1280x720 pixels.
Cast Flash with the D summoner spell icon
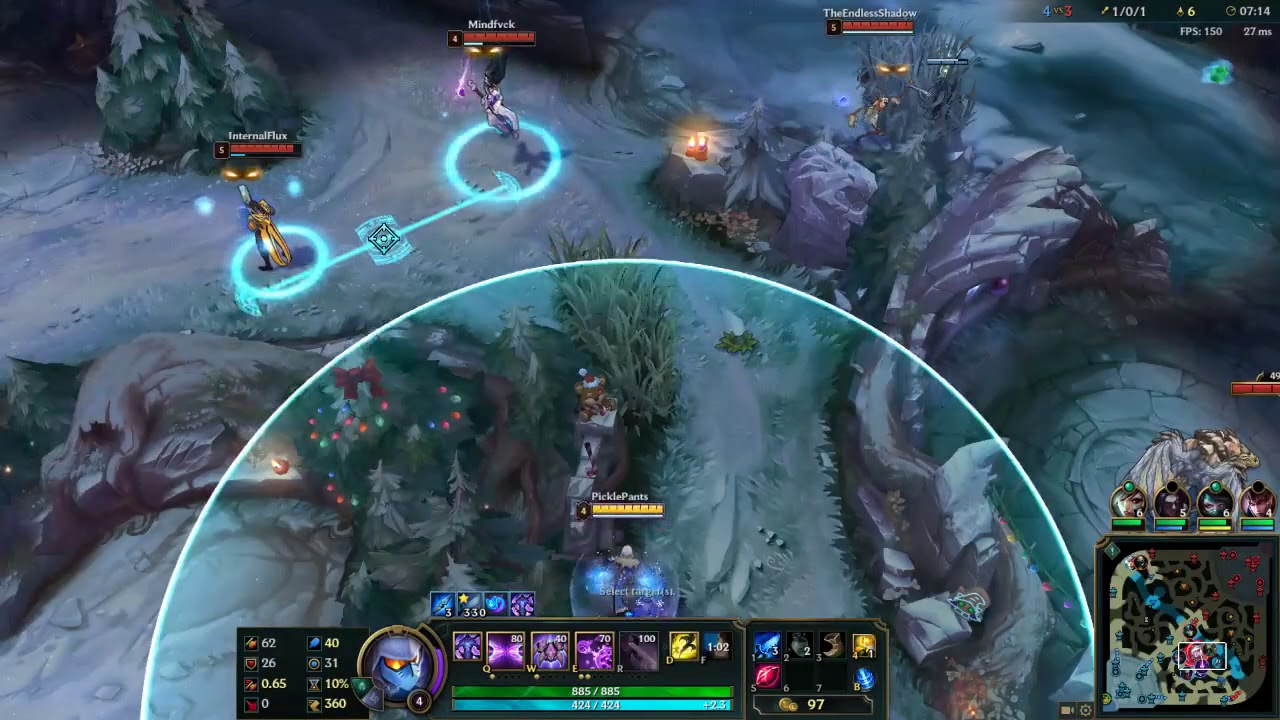pyautogui.click(x=683, y=648)
